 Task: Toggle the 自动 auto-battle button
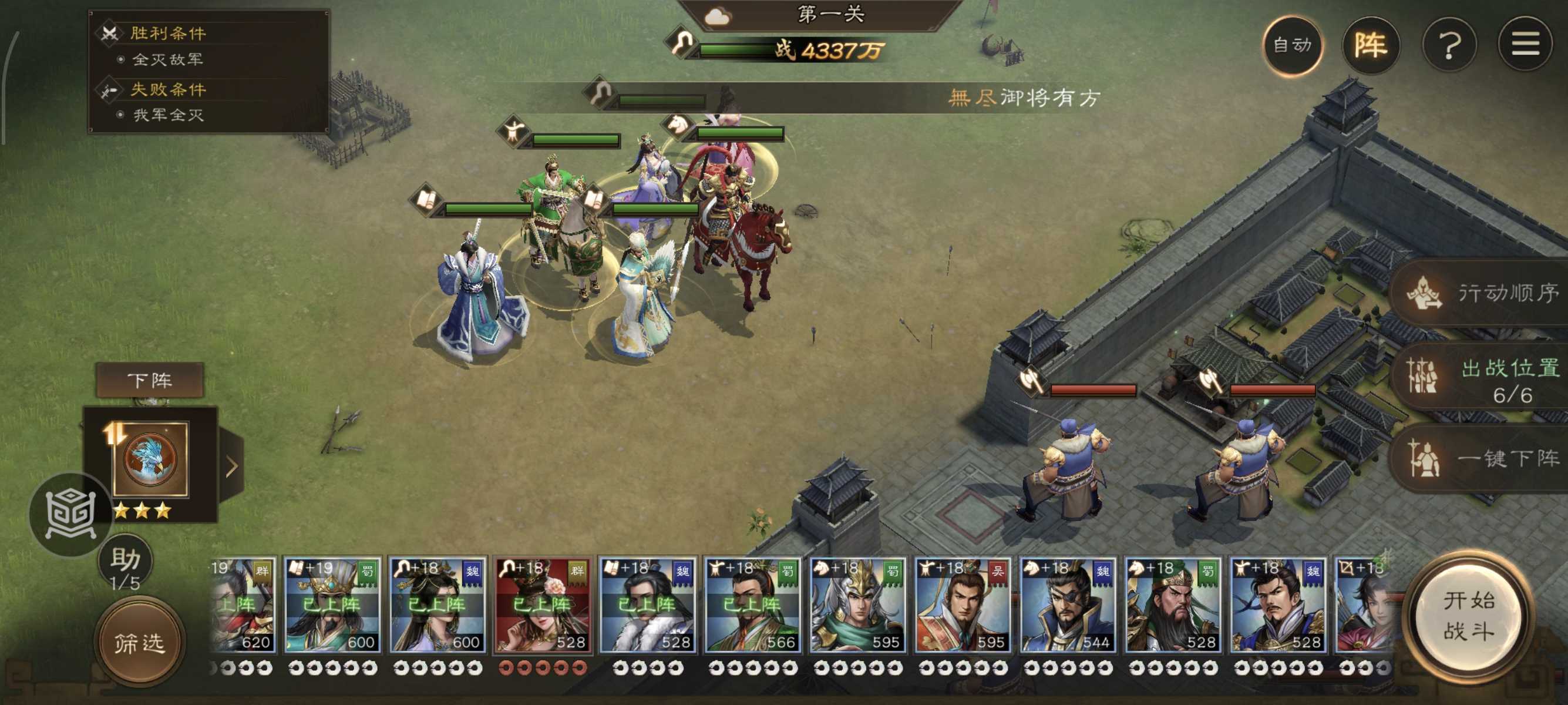[1292, 45]
